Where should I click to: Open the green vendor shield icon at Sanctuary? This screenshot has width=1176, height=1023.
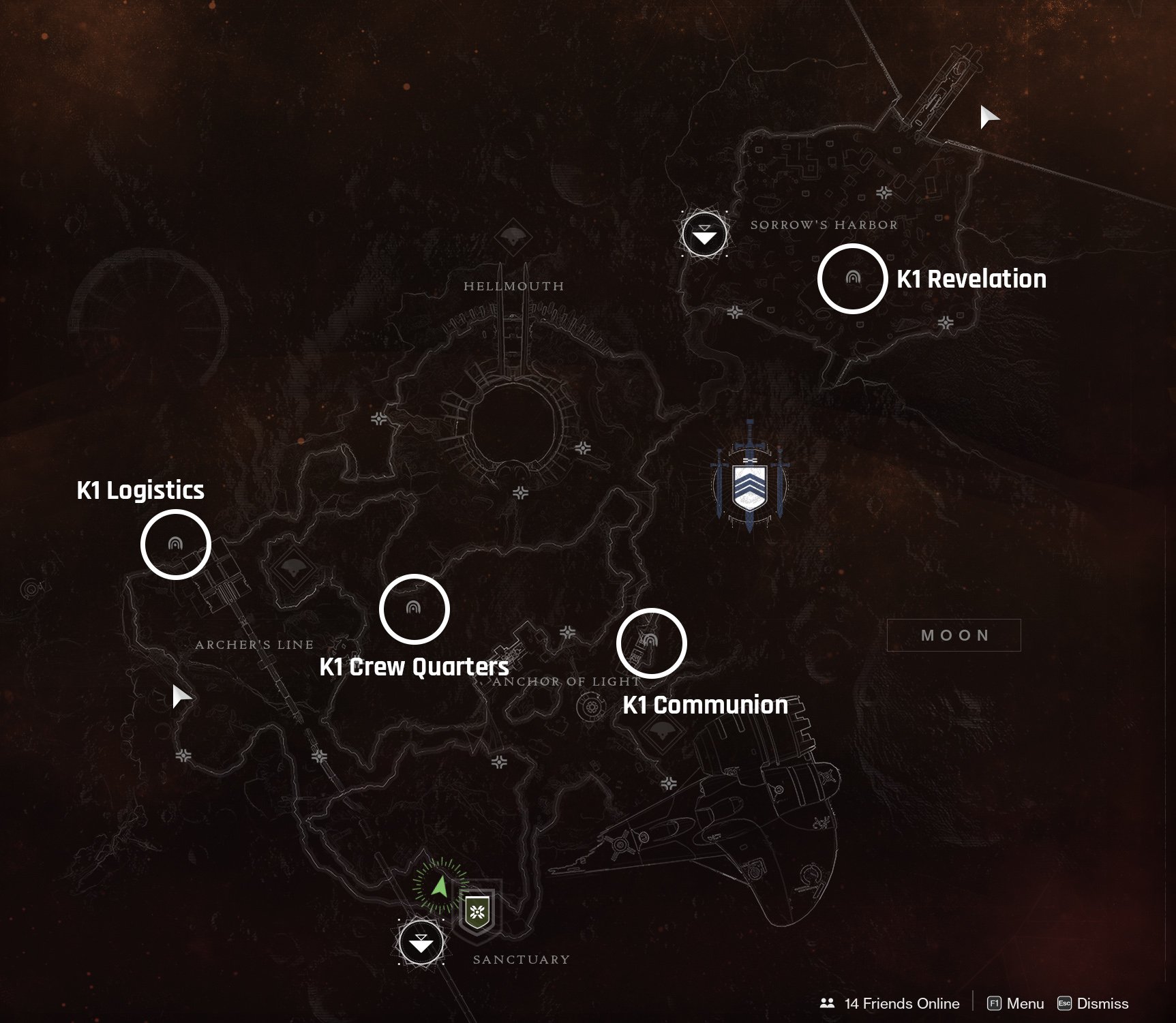coord(477,911)
